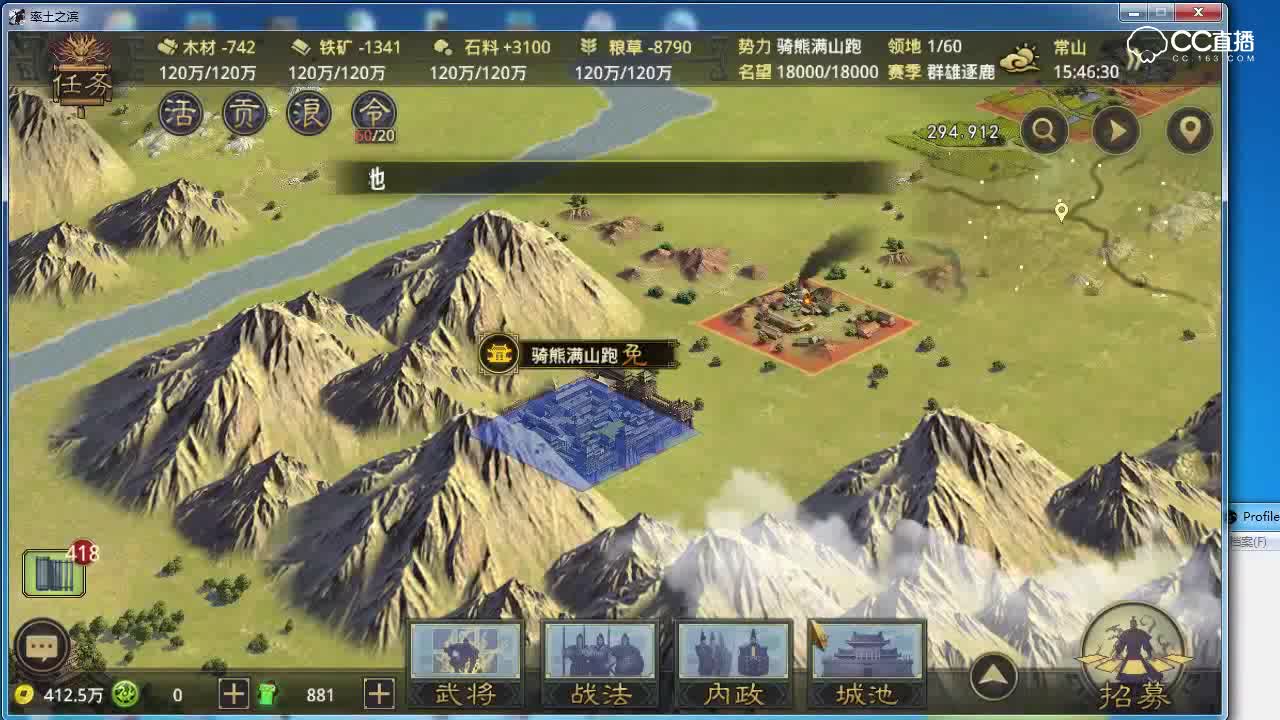The image size is (1280, 720).
Task: Click the 粮草 grain resource icon
Action: (x=590, y=45)
